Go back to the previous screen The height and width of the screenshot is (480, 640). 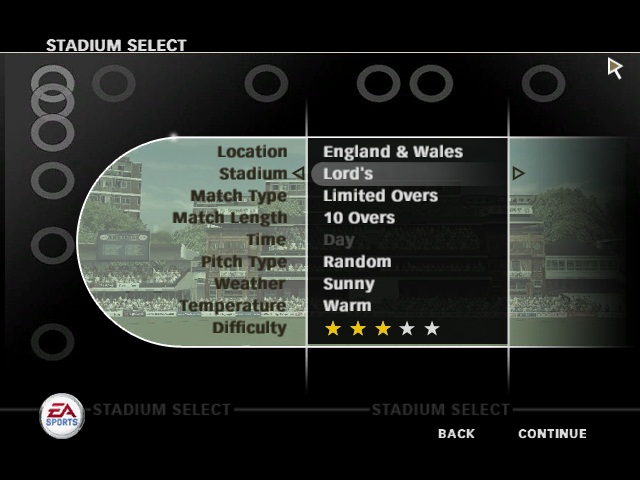click(x=456, y=434)
